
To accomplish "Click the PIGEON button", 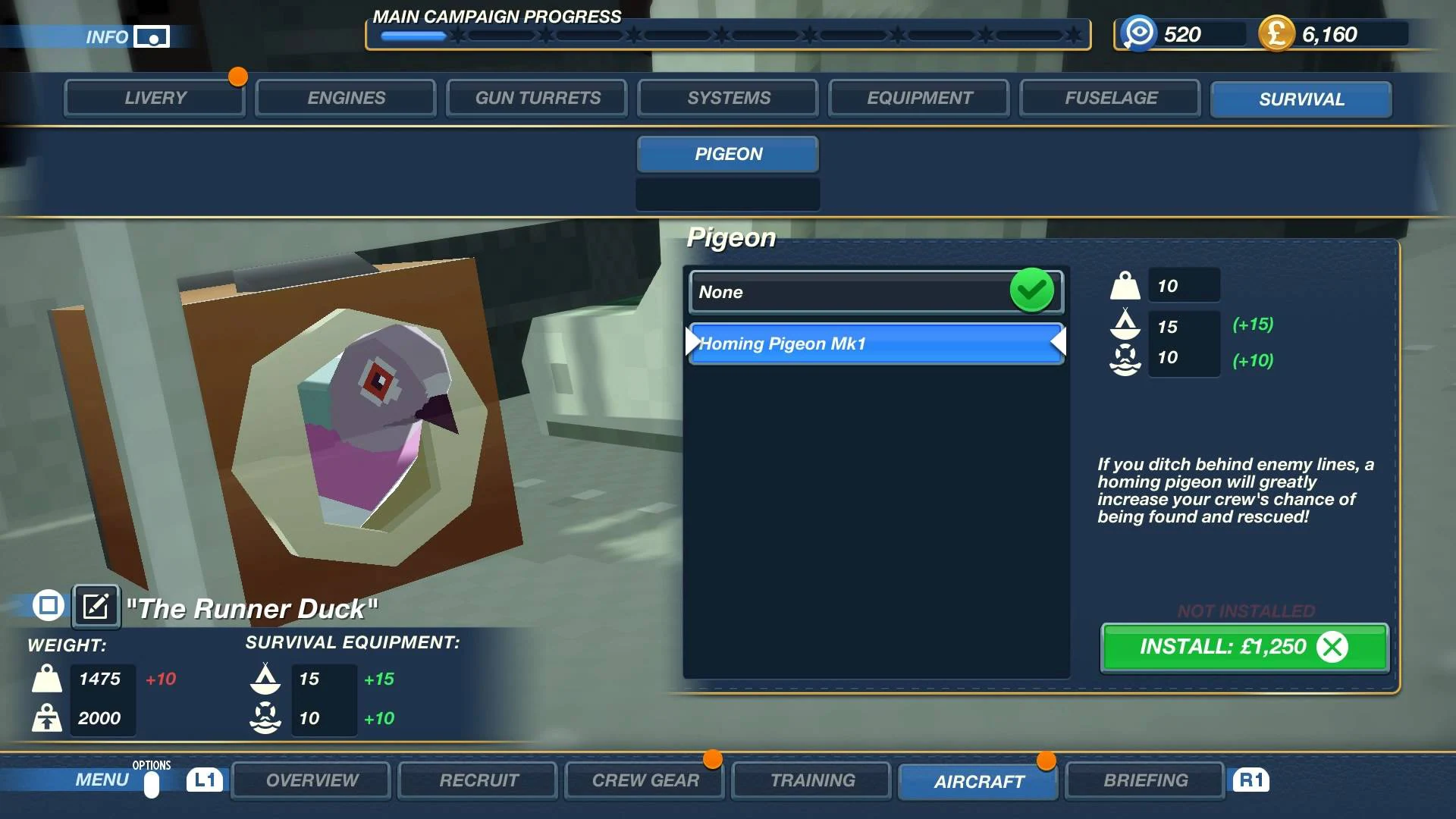I will click(x=727, y=154).
